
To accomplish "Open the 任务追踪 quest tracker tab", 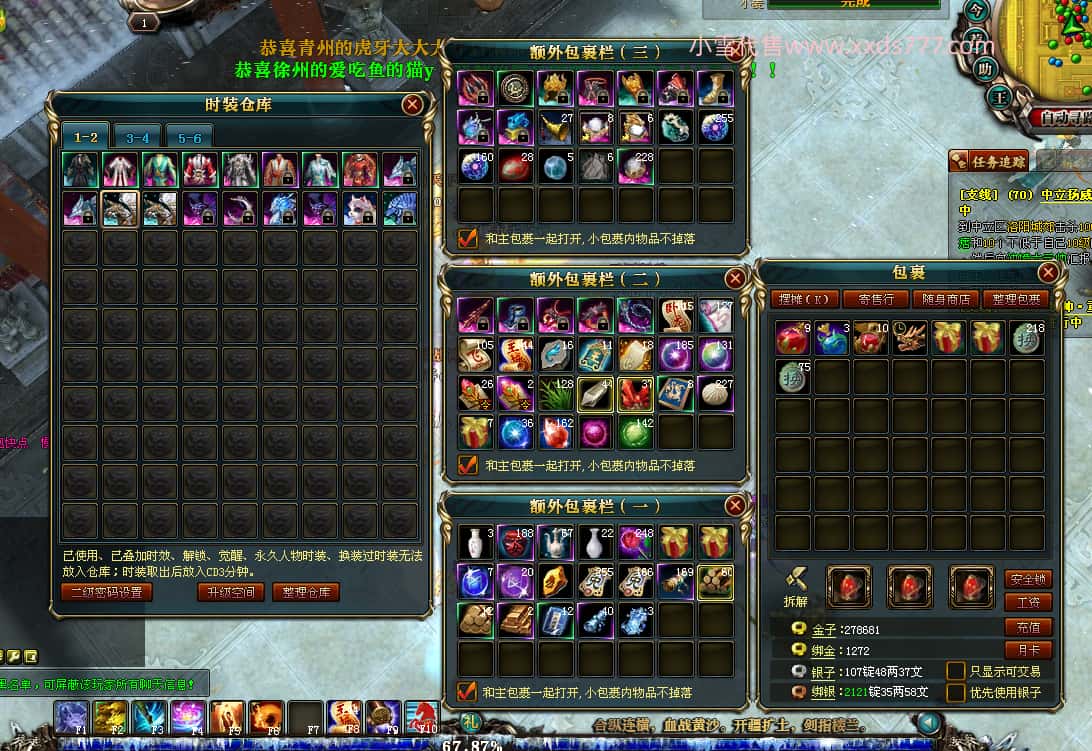I will click(988, 161).
